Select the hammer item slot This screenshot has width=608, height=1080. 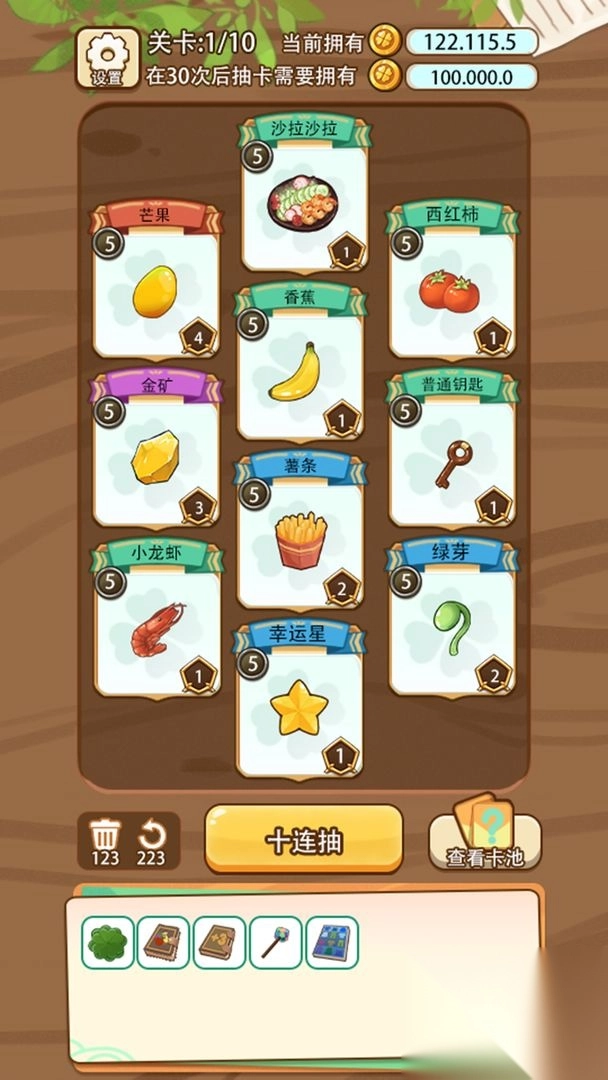click(275, 943)
